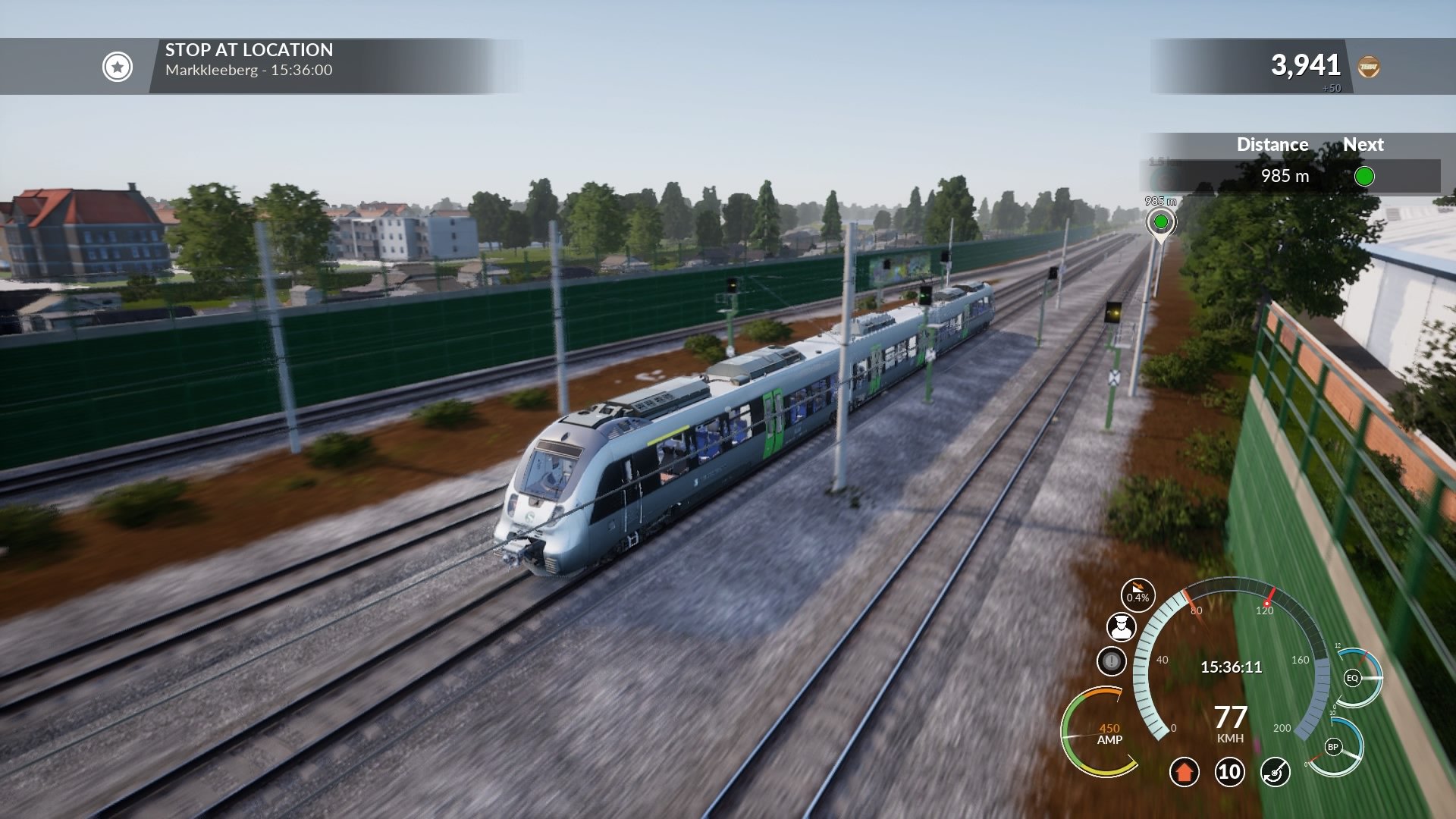Select the Distance column header
1456x819 pixels.
[1271, 144]
